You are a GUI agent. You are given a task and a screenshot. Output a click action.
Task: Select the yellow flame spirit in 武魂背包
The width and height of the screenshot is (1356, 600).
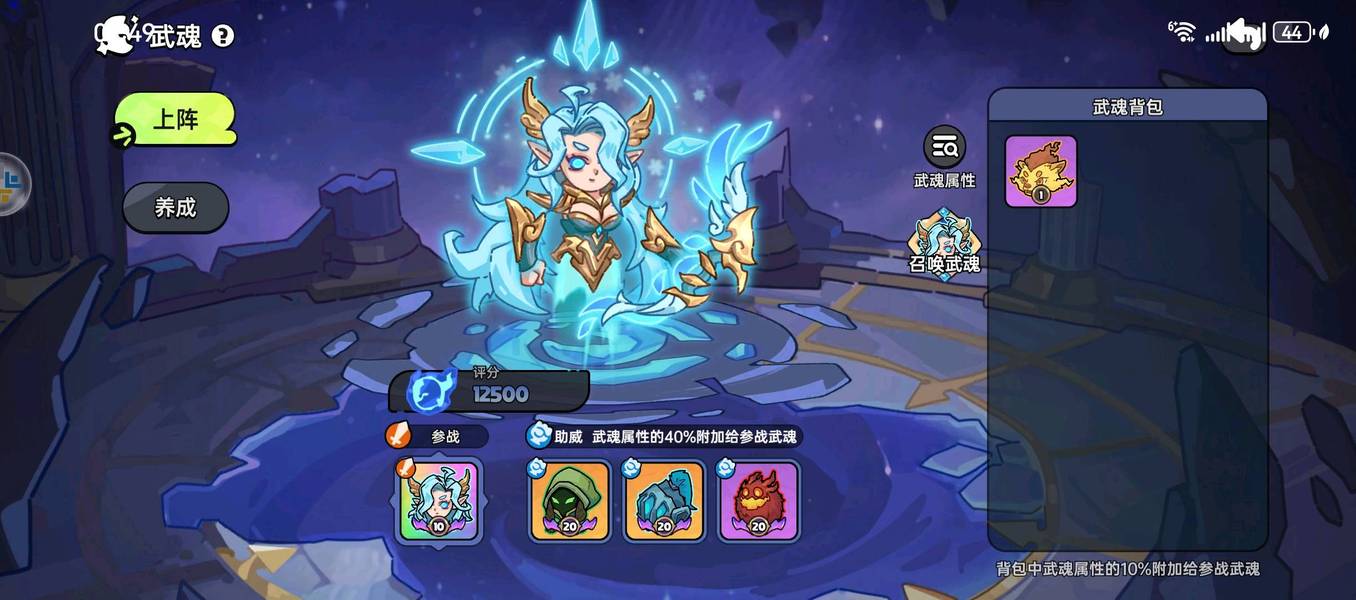click(1041, 171)
